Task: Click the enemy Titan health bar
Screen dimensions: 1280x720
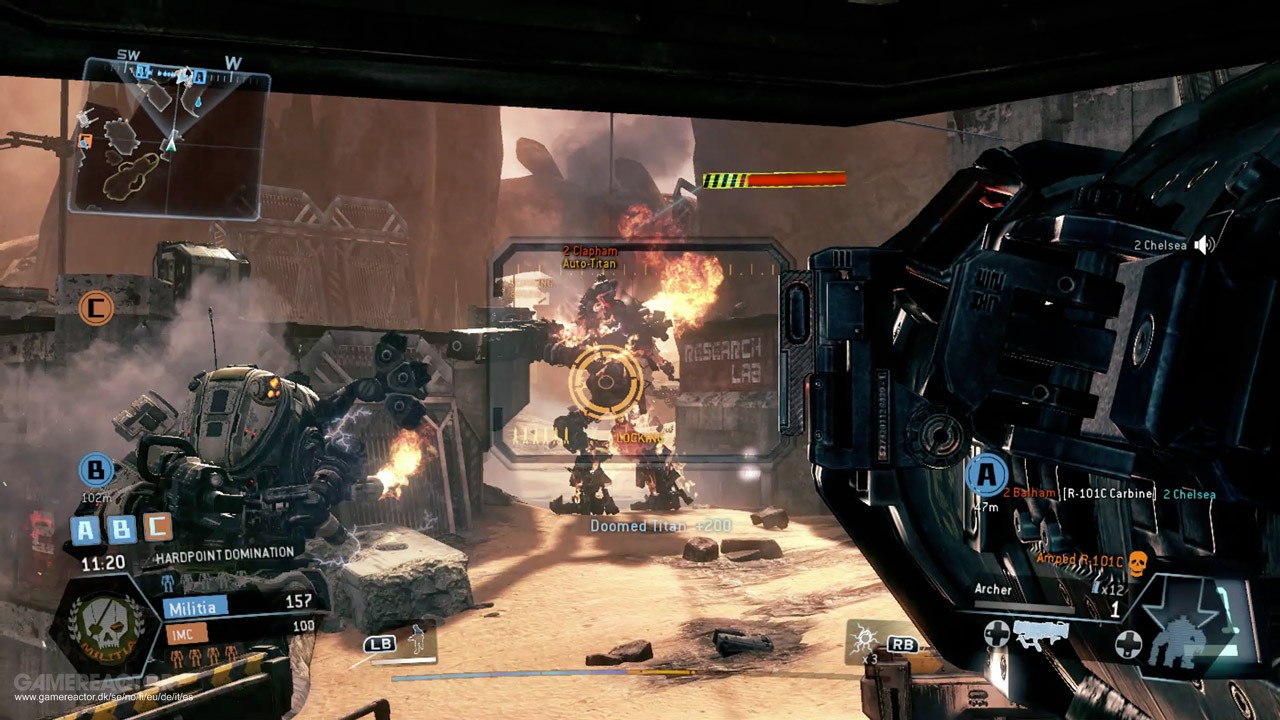Action: [x=775, y=181]
